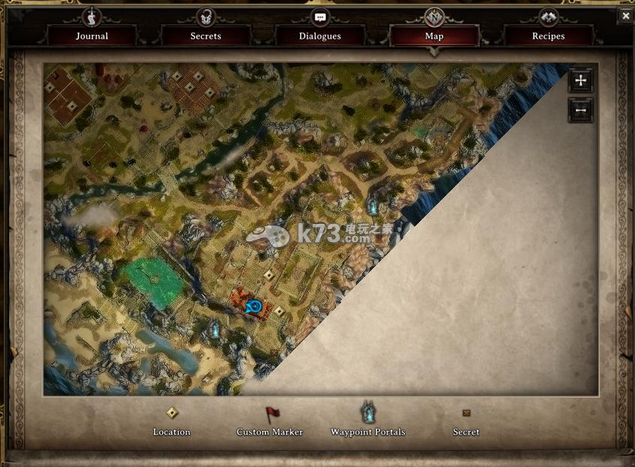Zoom in with the plus button
635x467 pixels.
point(581,81)
